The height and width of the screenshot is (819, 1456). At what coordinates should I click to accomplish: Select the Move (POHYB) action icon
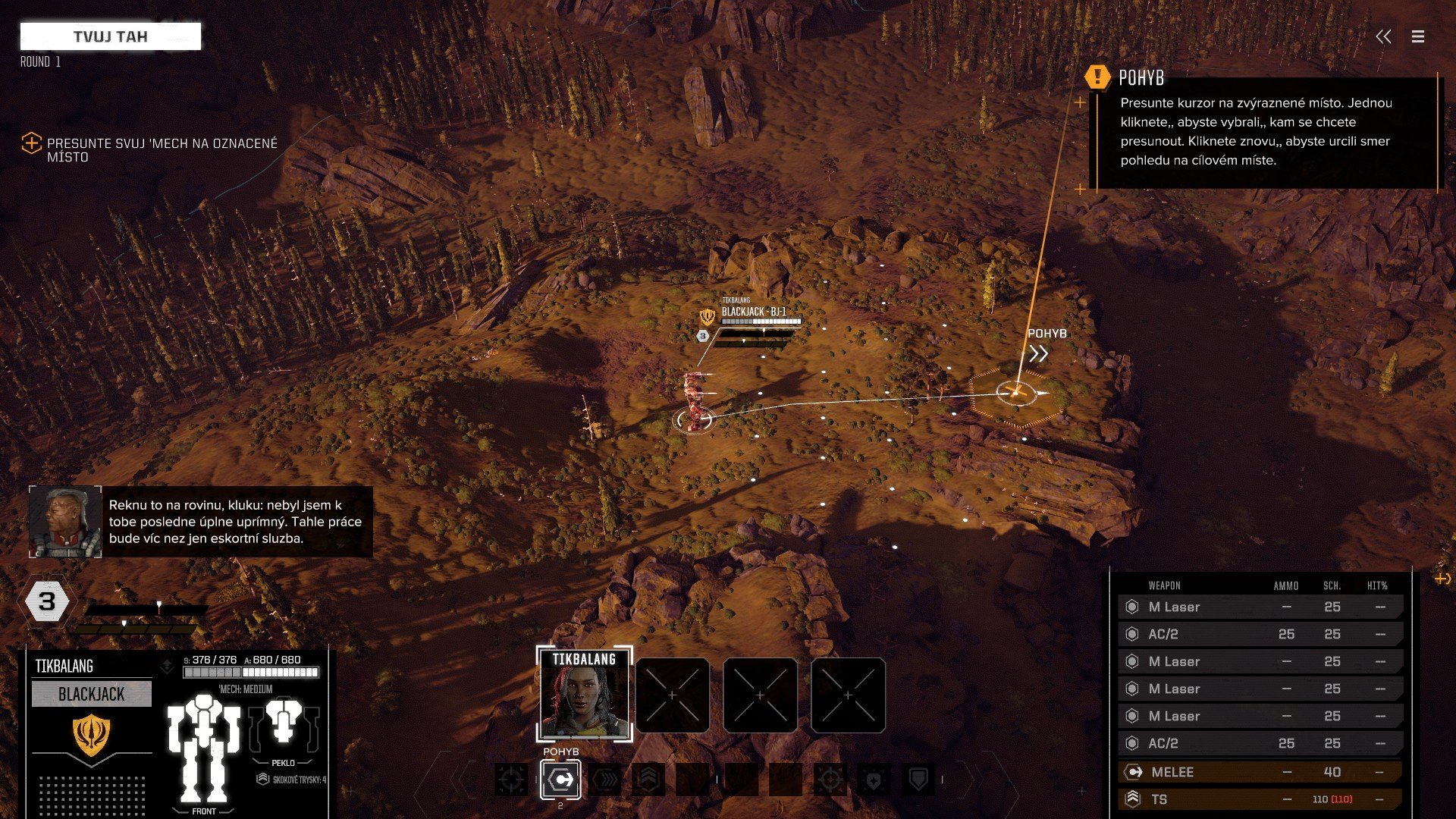[x=560, y=779]
